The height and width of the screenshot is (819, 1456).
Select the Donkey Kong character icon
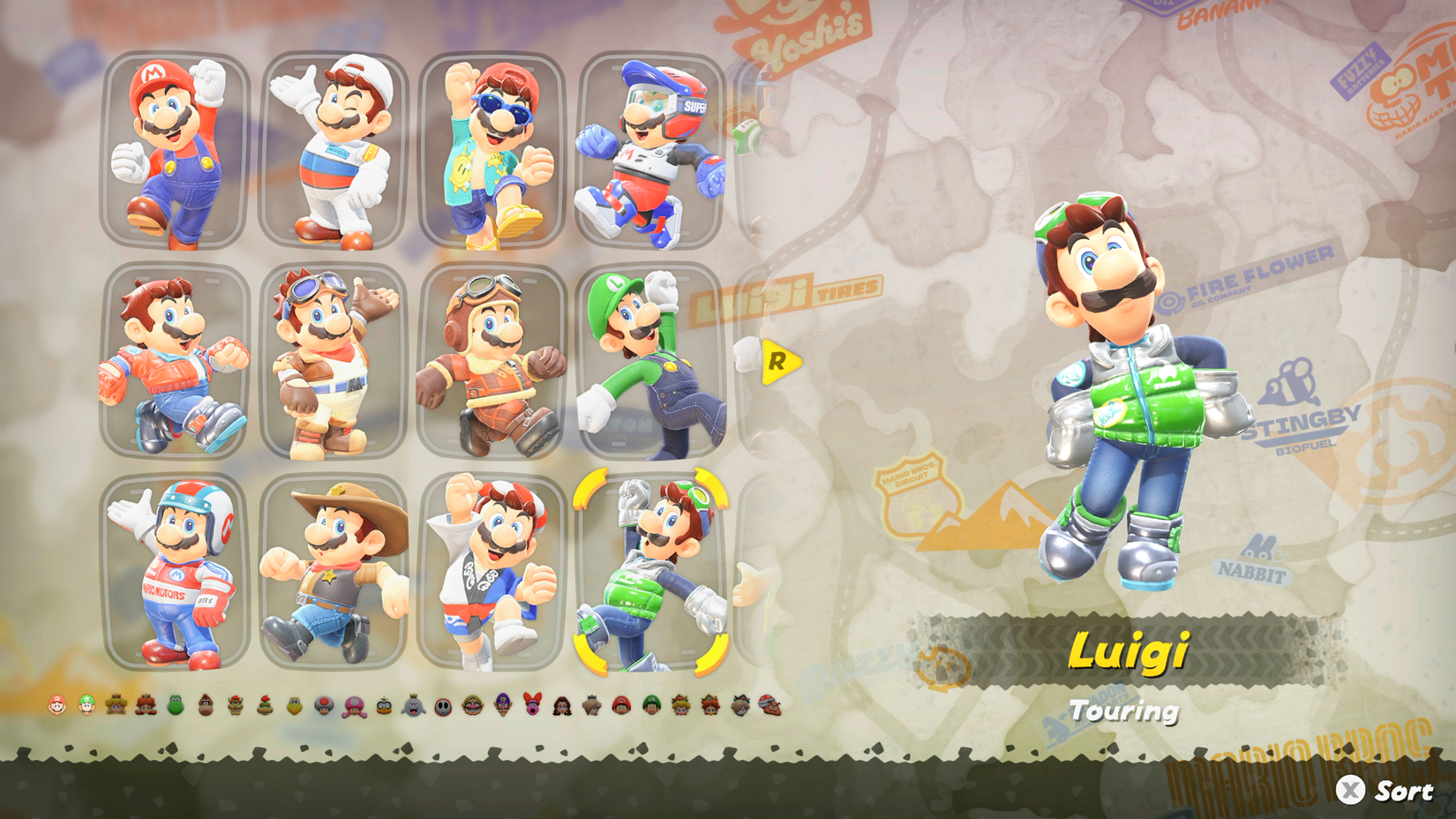(x=204, y=704)
